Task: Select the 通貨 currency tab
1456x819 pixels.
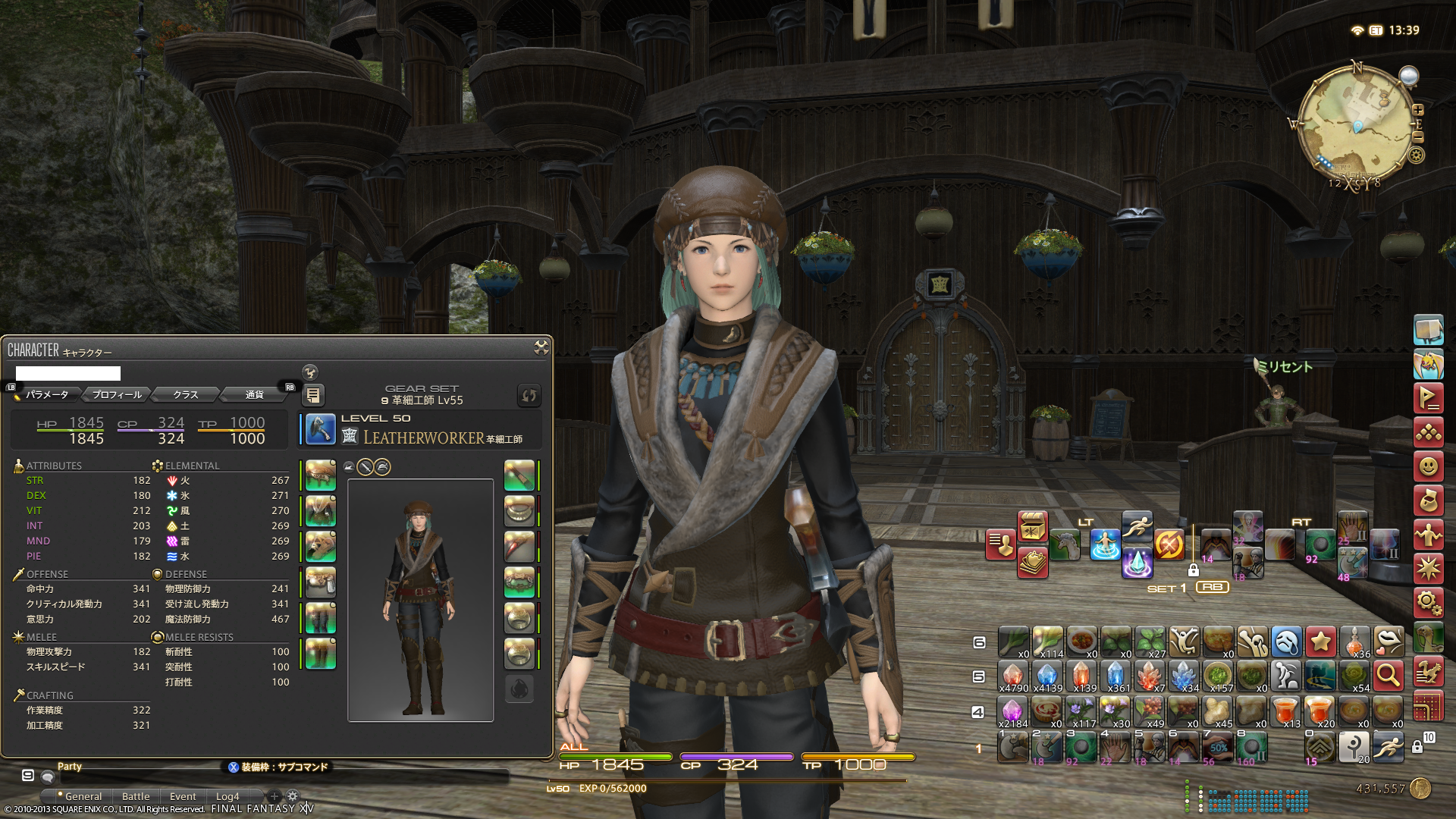Action: pyautogui.click(x=254, y=394)
